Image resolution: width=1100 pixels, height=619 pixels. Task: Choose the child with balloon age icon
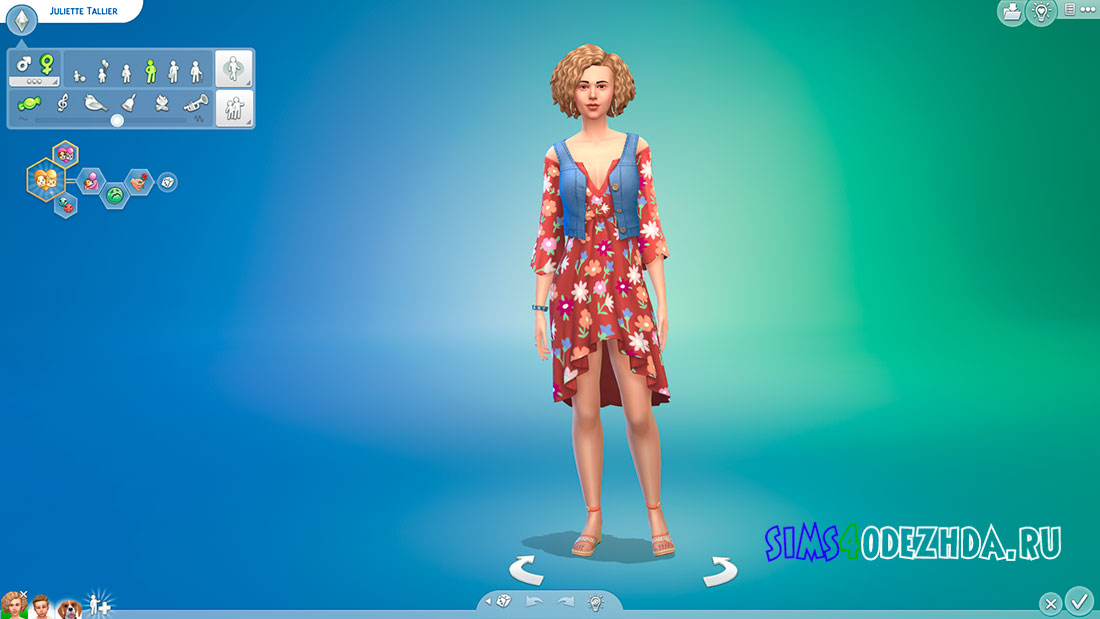point(102,70)
